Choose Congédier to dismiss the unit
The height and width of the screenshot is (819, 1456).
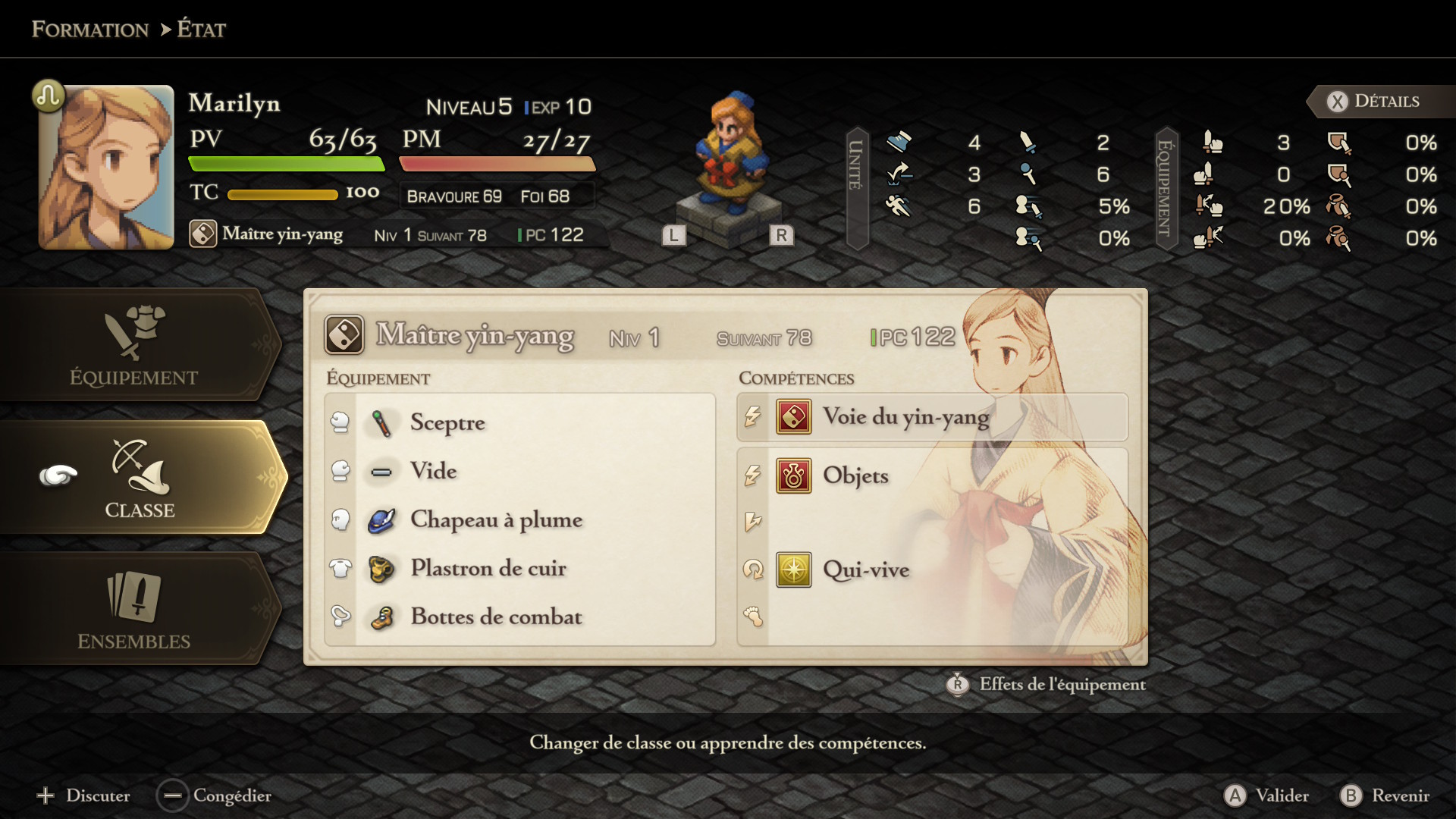point(215,795)
